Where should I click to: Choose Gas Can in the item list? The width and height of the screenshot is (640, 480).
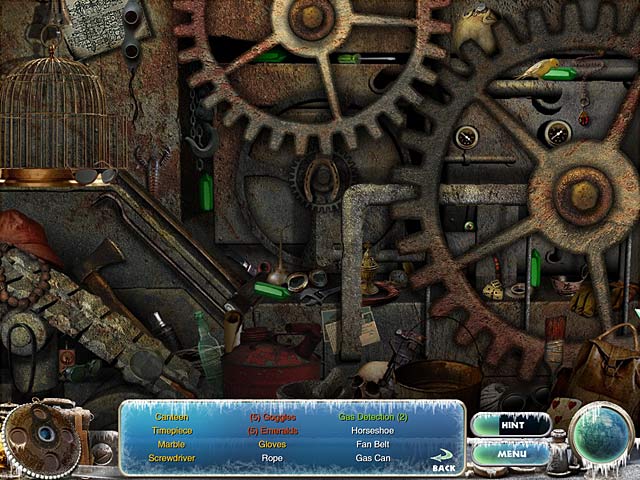[372, 458]
